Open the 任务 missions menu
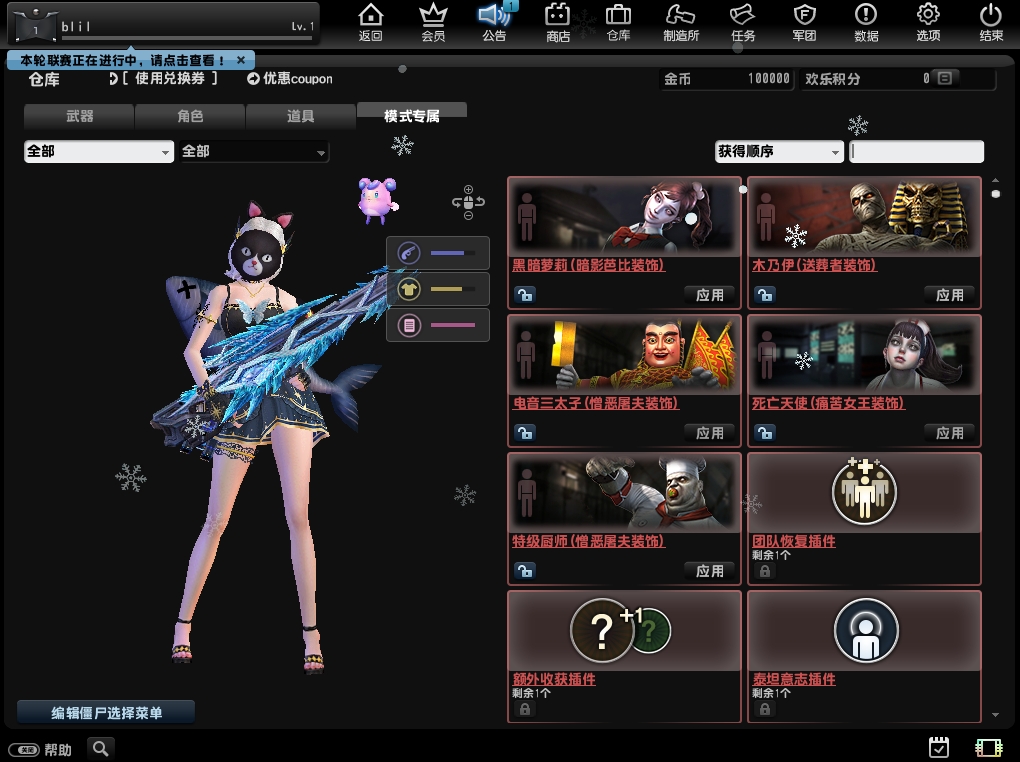This screenshot has width=1020, height=762. [742, 23]
